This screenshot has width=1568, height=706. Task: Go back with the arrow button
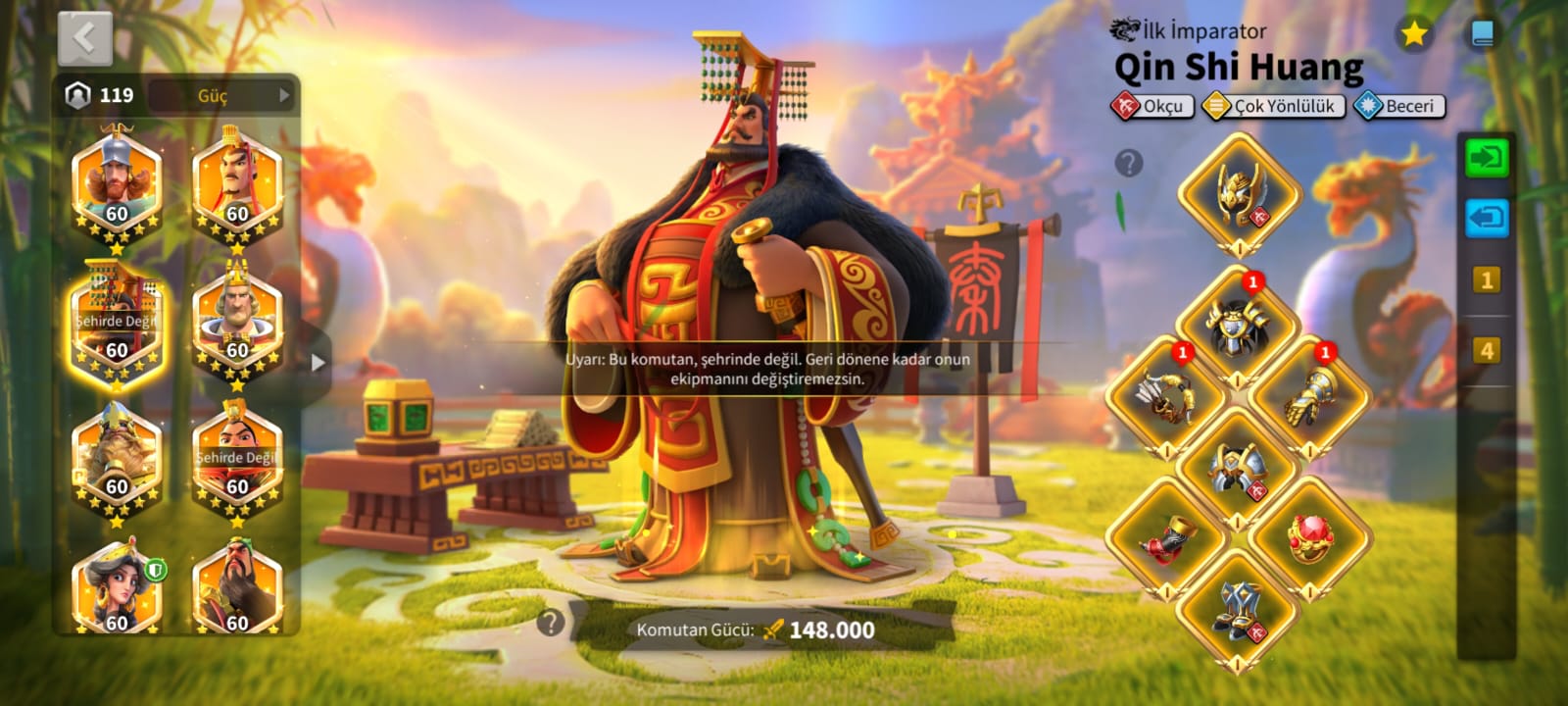pyautogui.click(x=85, y=39)
